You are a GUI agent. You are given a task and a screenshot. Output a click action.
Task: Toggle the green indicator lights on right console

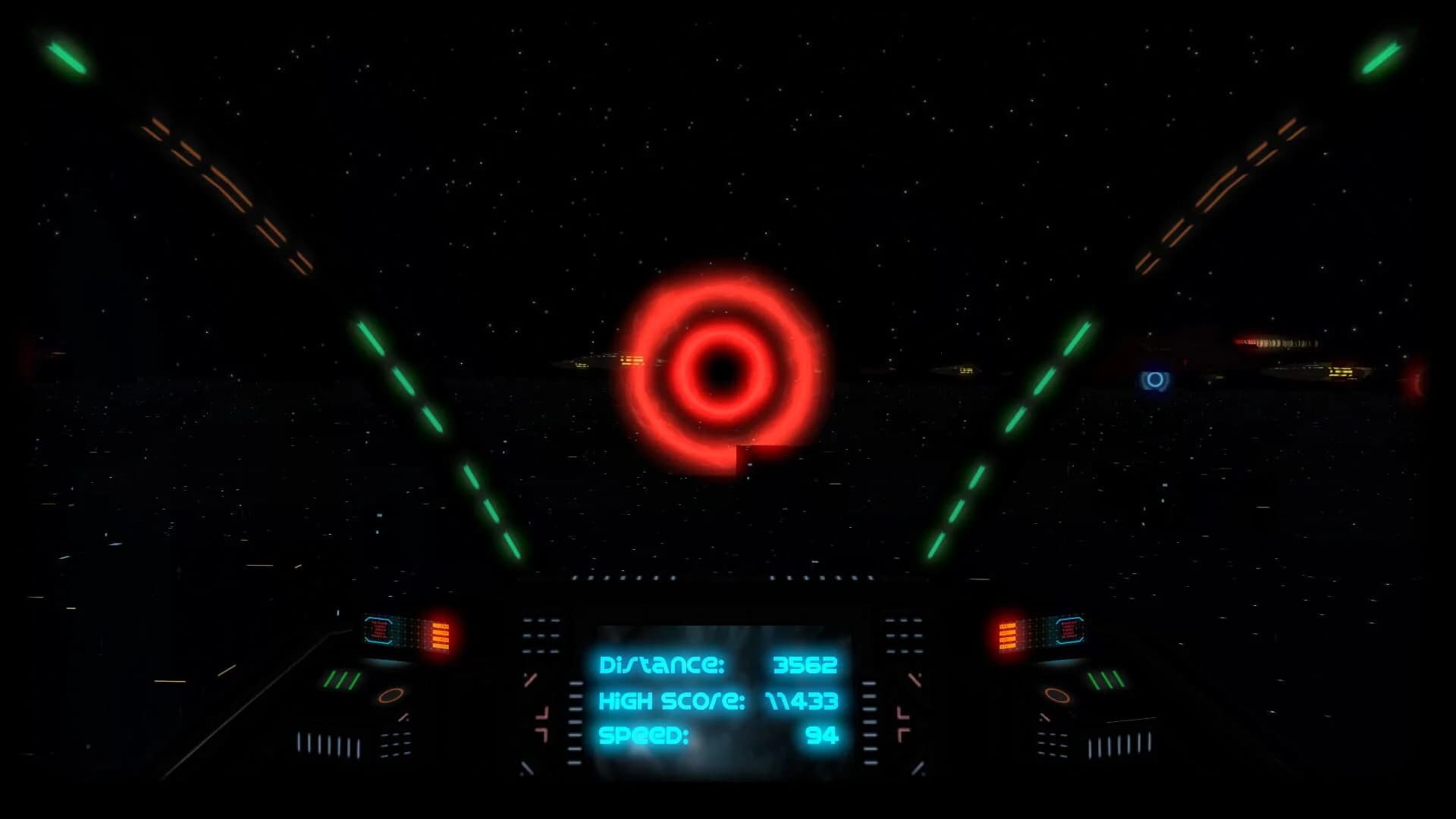tap(1106, 679)
